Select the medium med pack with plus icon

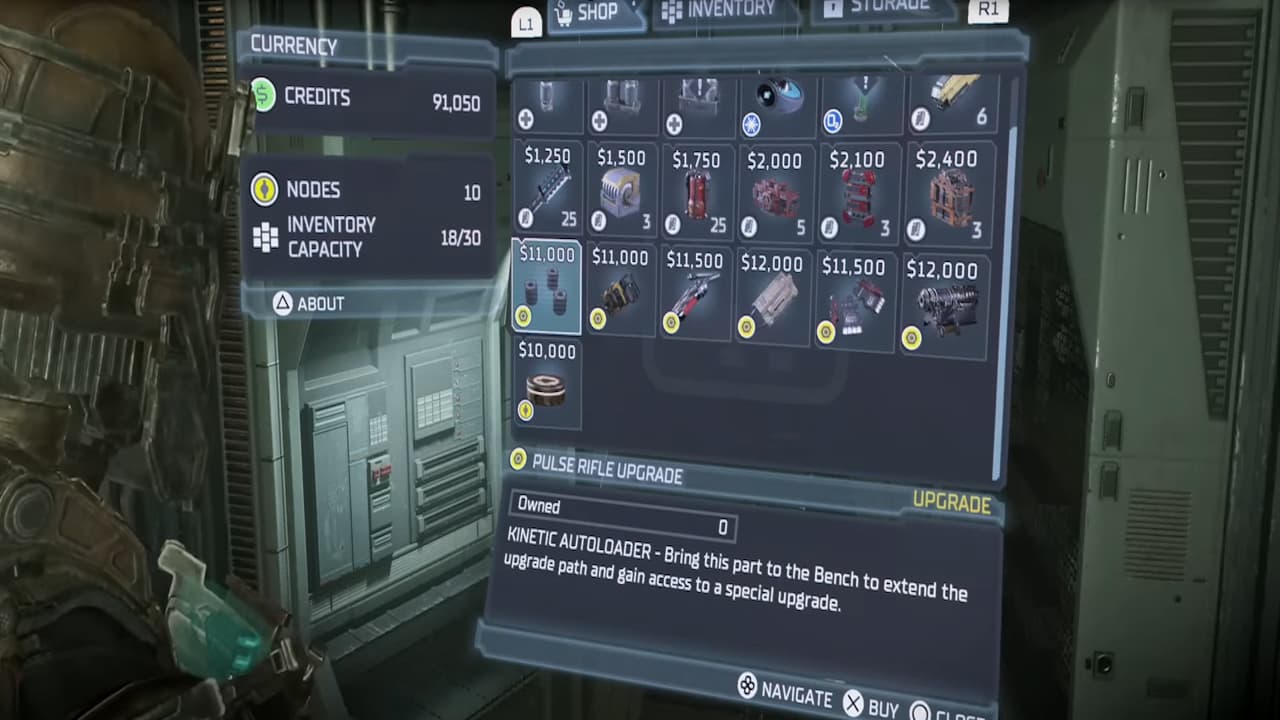(621, 100)
